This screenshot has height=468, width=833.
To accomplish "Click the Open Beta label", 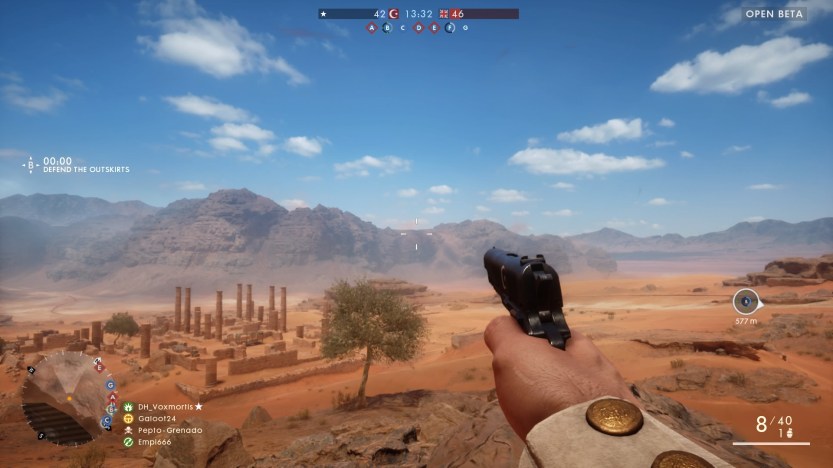I will click(x=776, y=14).
